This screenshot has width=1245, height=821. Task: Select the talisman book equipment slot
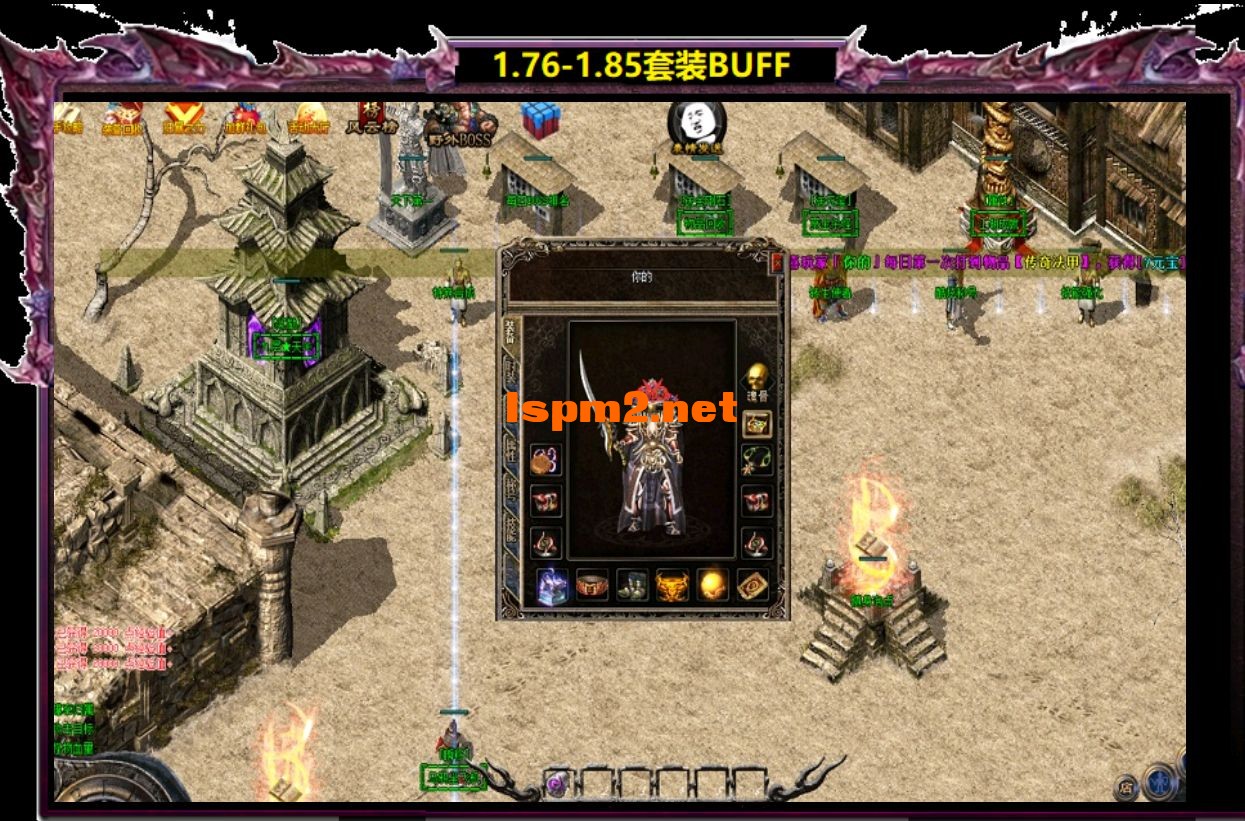coord(751,584)
